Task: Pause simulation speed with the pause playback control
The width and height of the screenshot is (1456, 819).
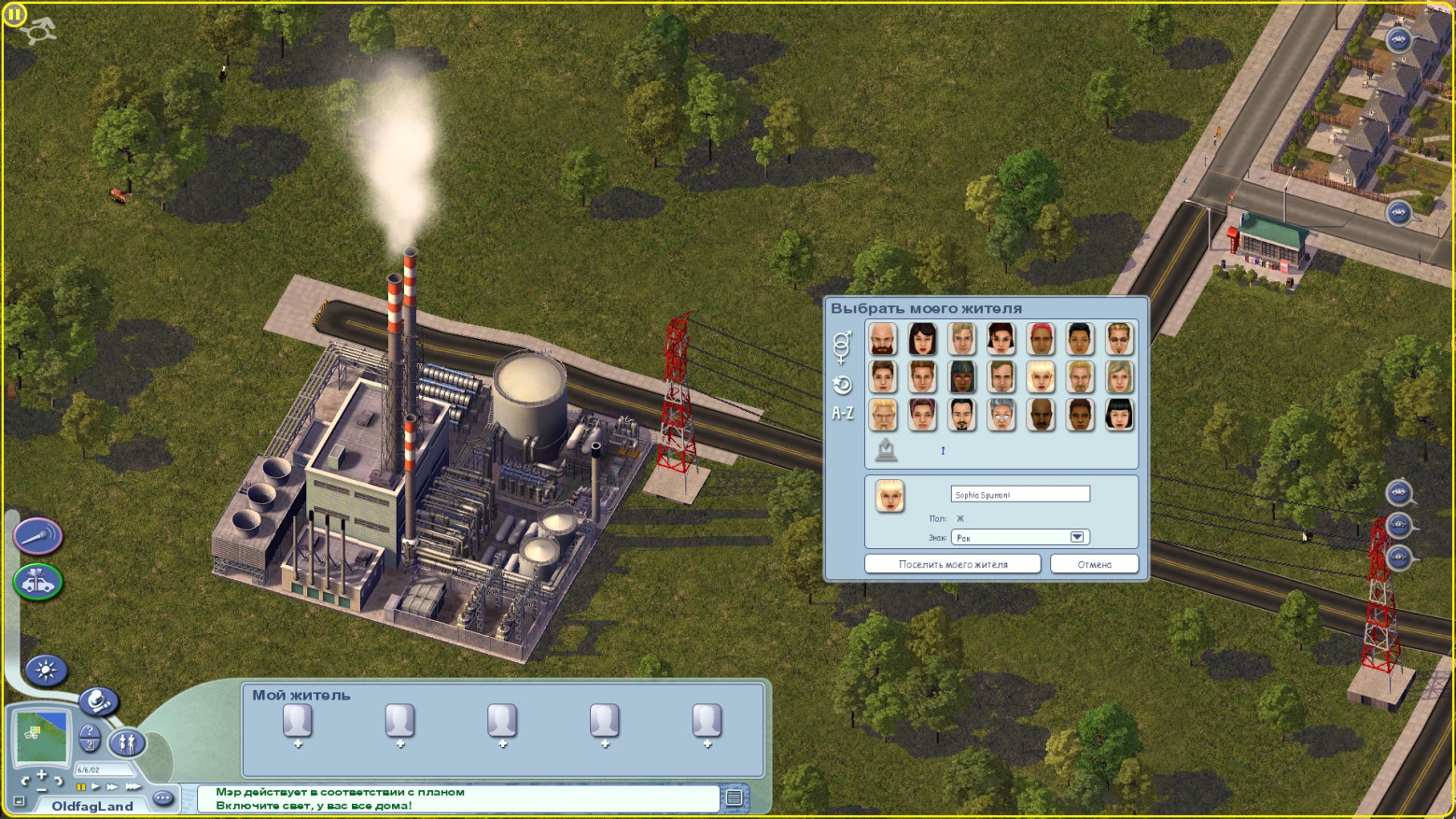Action: click(81, 787)
